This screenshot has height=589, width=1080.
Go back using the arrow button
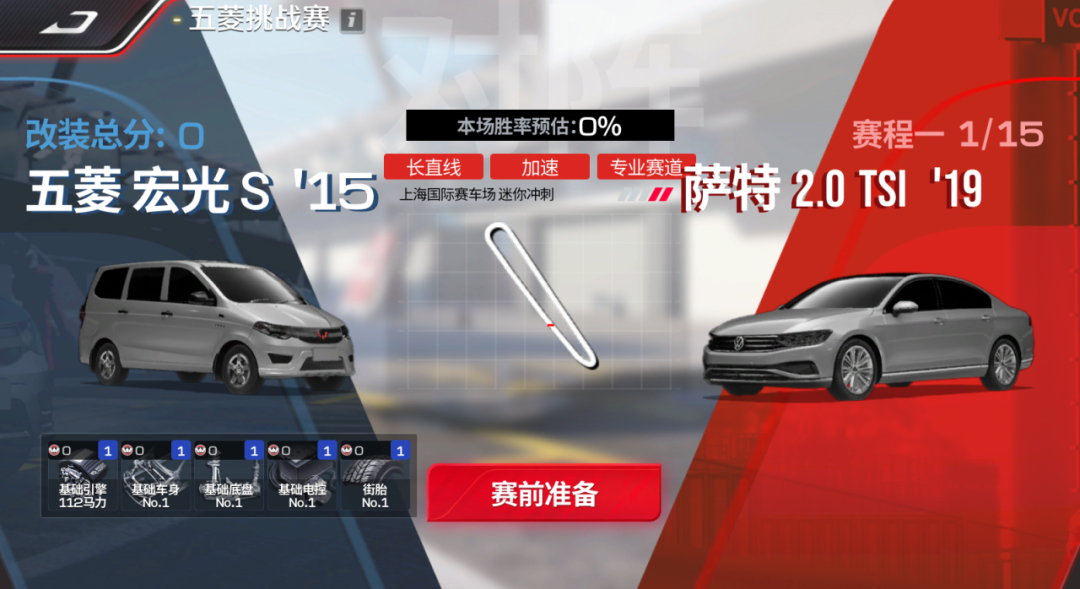click(69, 22)
